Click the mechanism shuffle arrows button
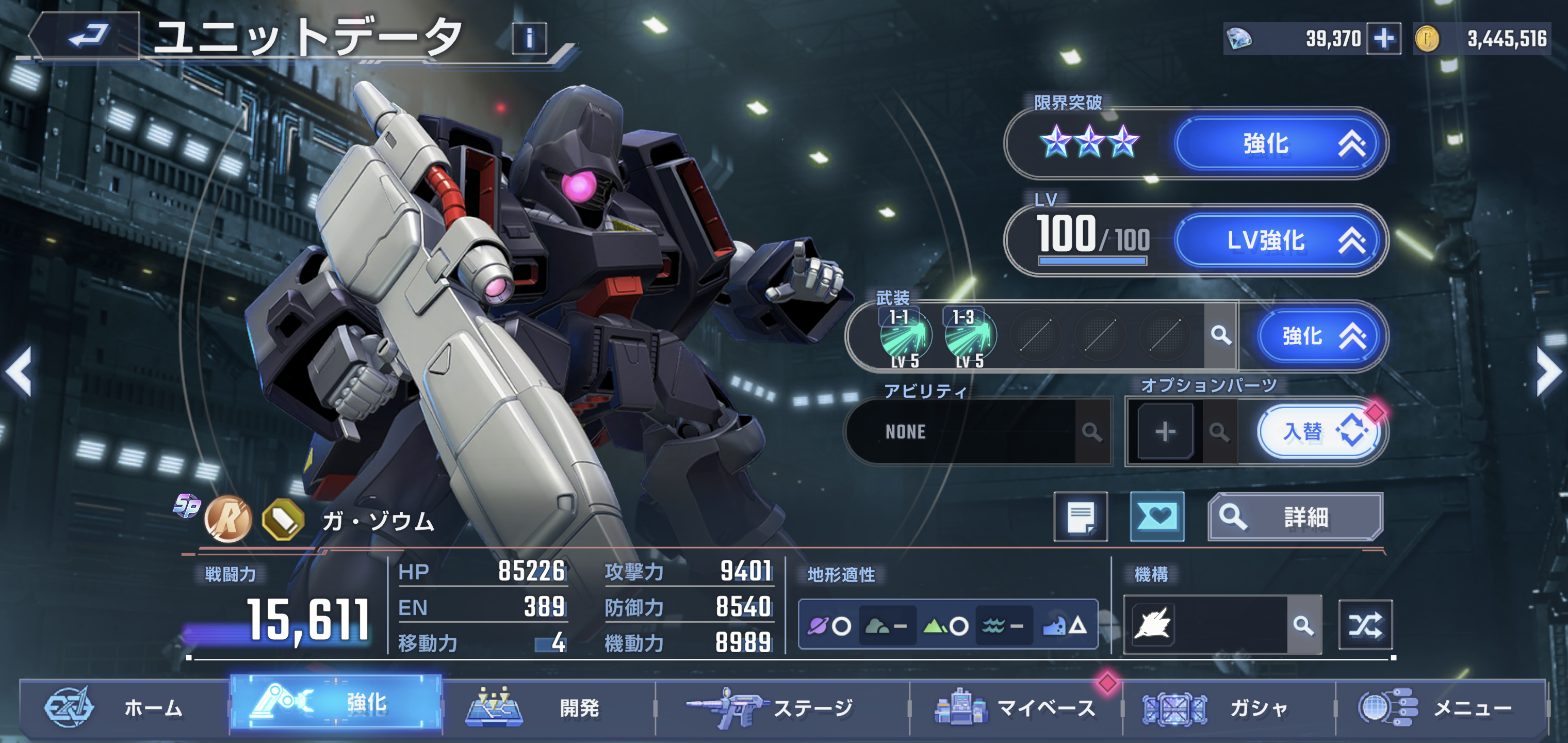 1365,625
